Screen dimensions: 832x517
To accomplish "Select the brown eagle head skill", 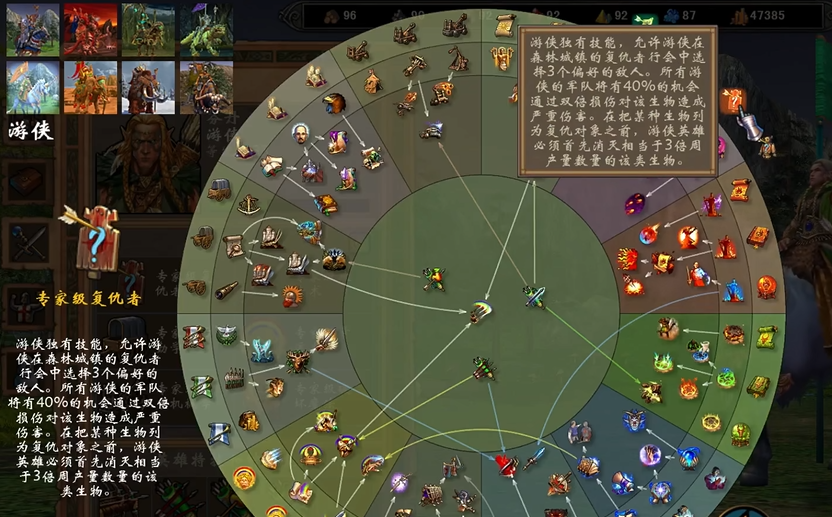I will [x=334, y=103].
